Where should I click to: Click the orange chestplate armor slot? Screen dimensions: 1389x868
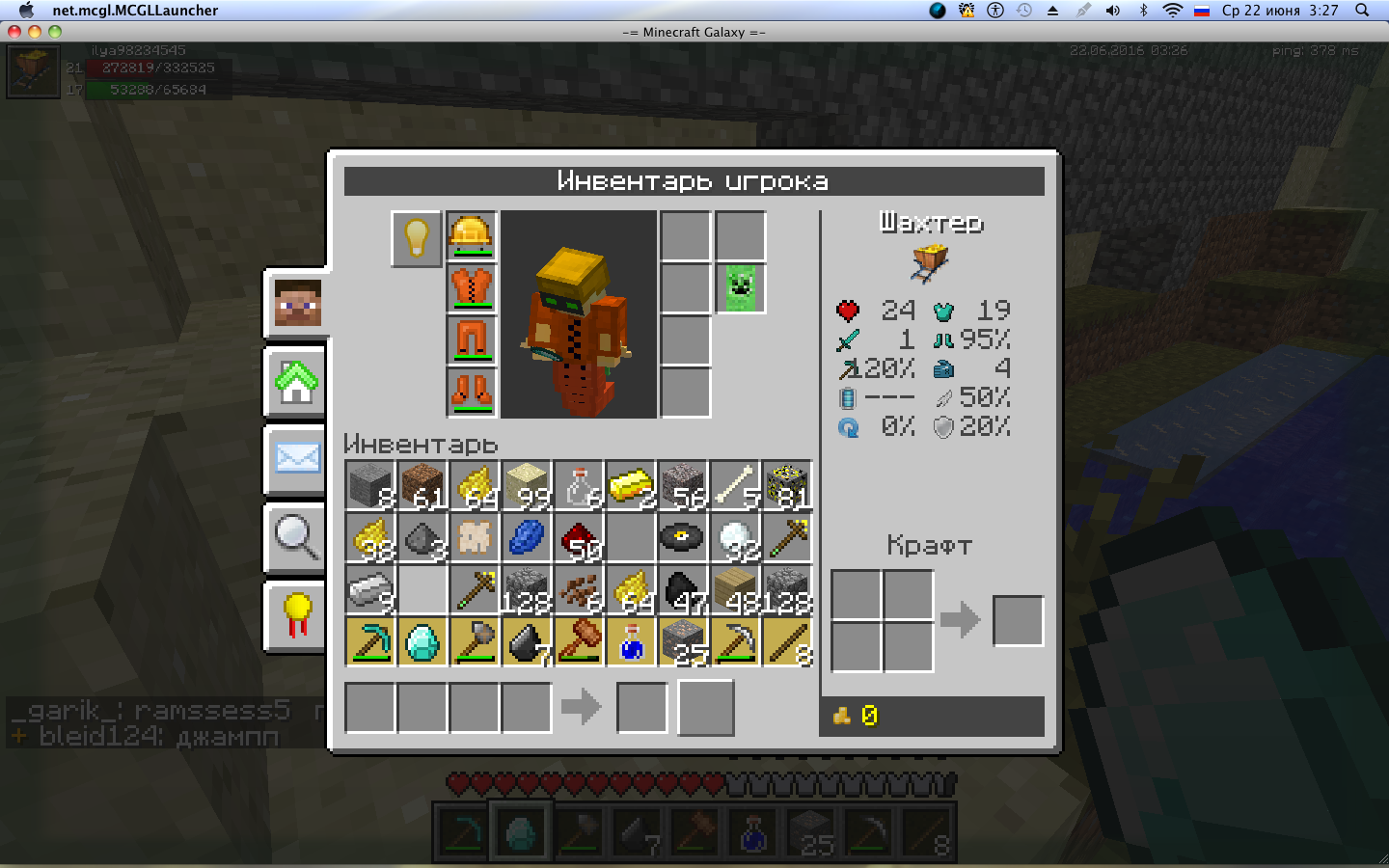(472, 289)
